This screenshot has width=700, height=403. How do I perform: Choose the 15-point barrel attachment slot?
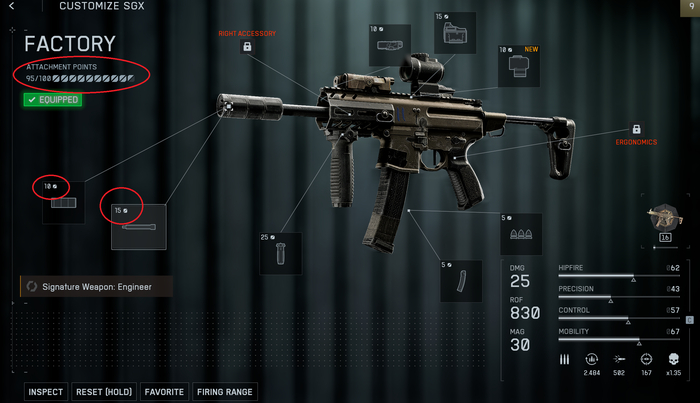139,227
